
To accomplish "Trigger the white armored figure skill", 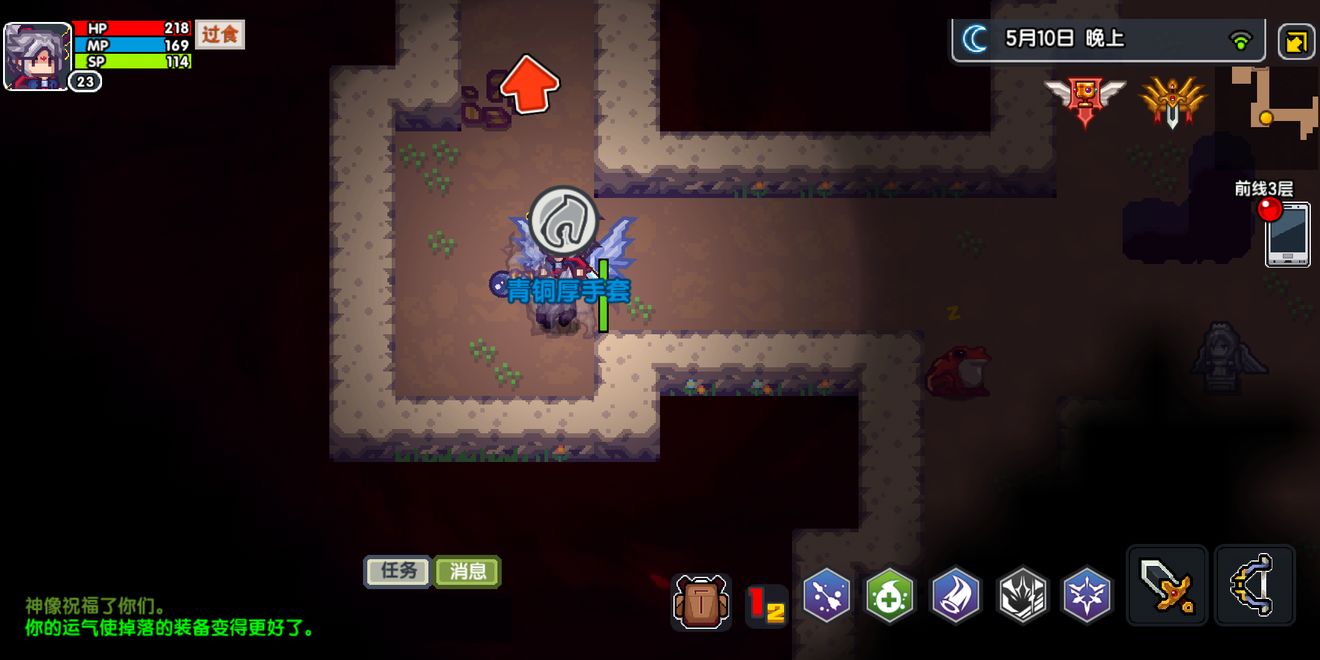I will [x=1022, y=596].
